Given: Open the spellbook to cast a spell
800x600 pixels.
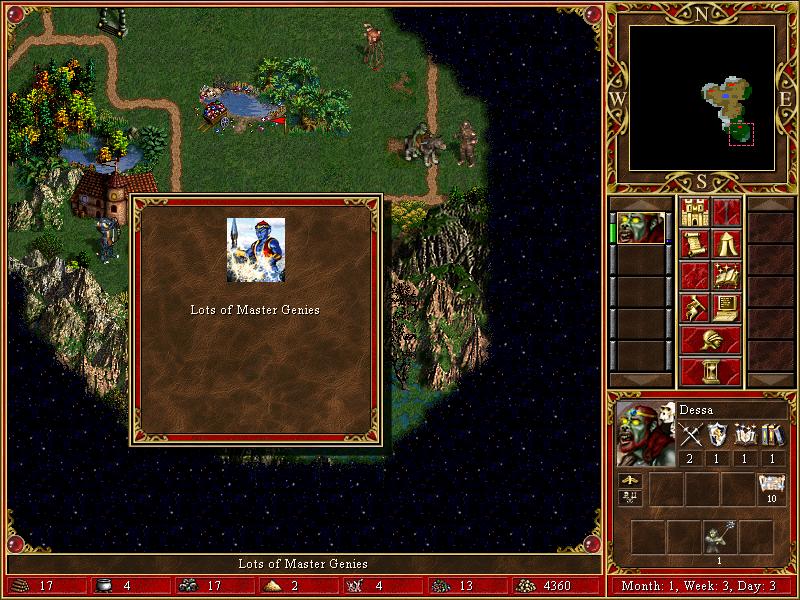Looking at the screenshot, I should point(726,276).
